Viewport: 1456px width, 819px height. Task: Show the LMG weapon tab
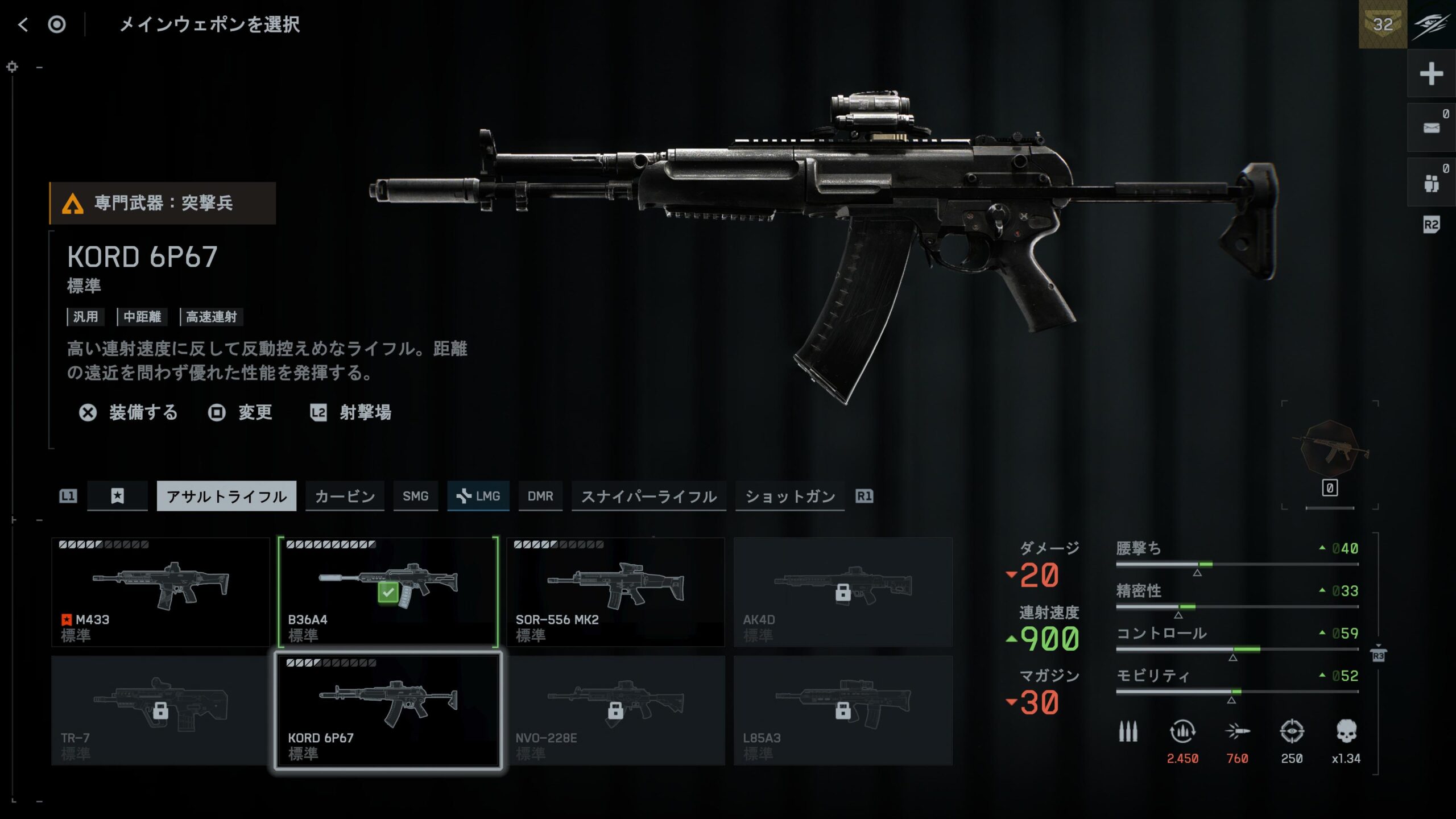click(x=478, y=496)
